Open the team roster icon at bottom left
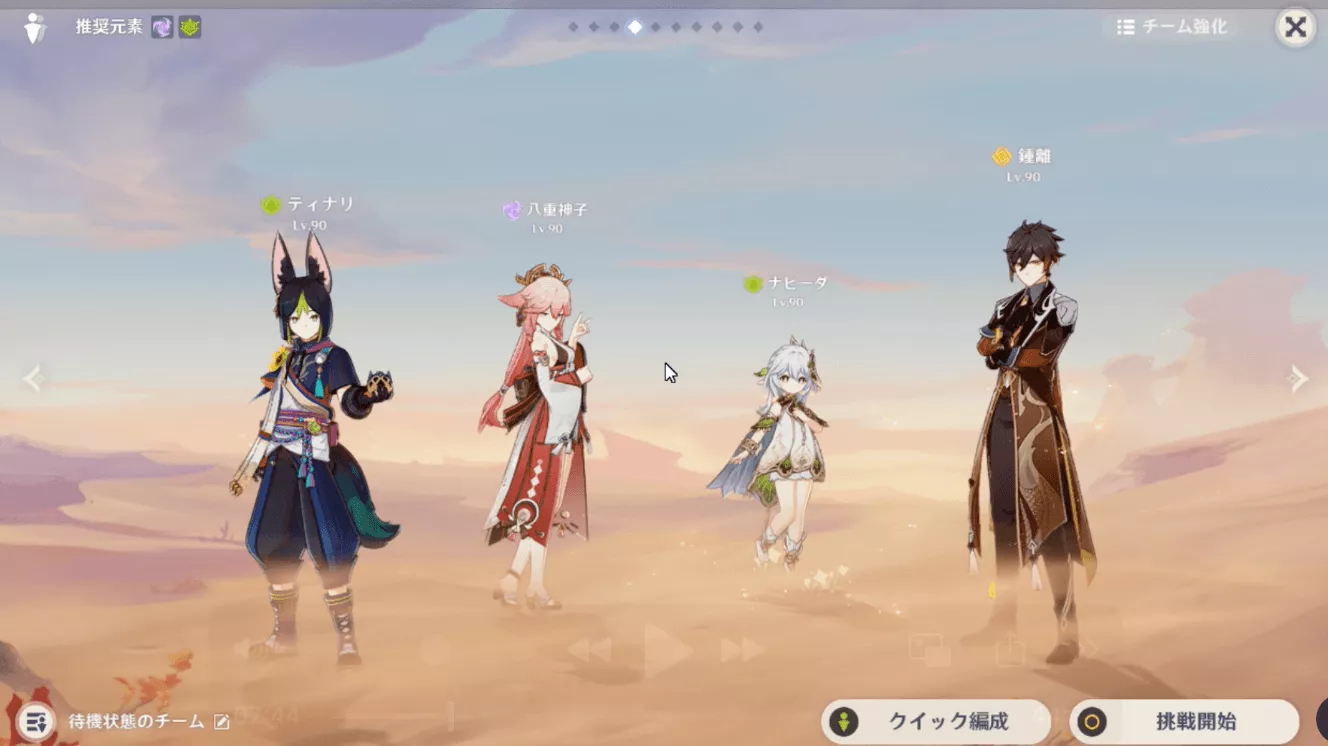This screenshot has width=1328, height=746. click(35, 721)
